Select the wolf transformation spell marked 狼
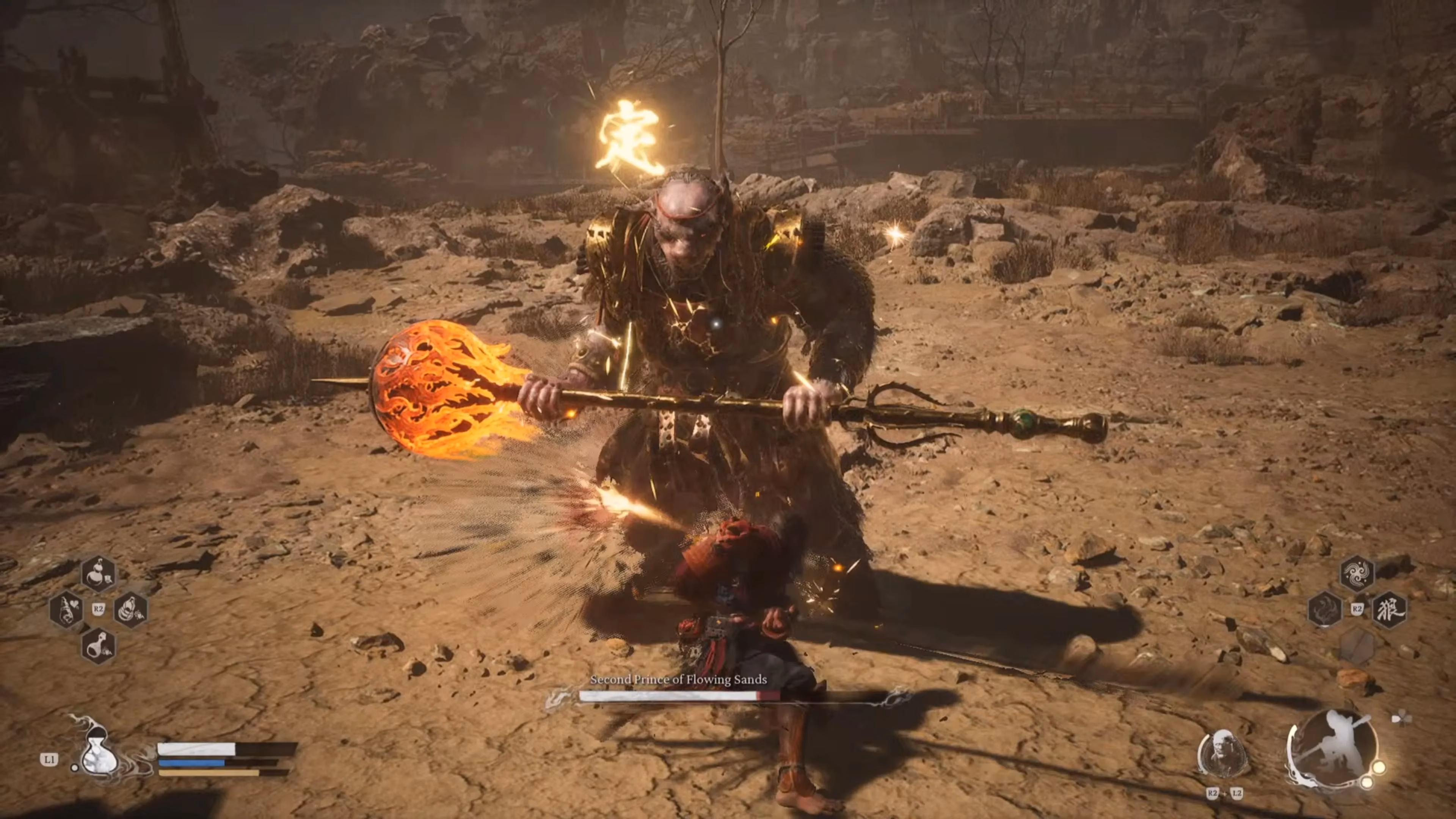Screen dimensions: 1456x819 pyautogui.click(x=1390, y=610)
